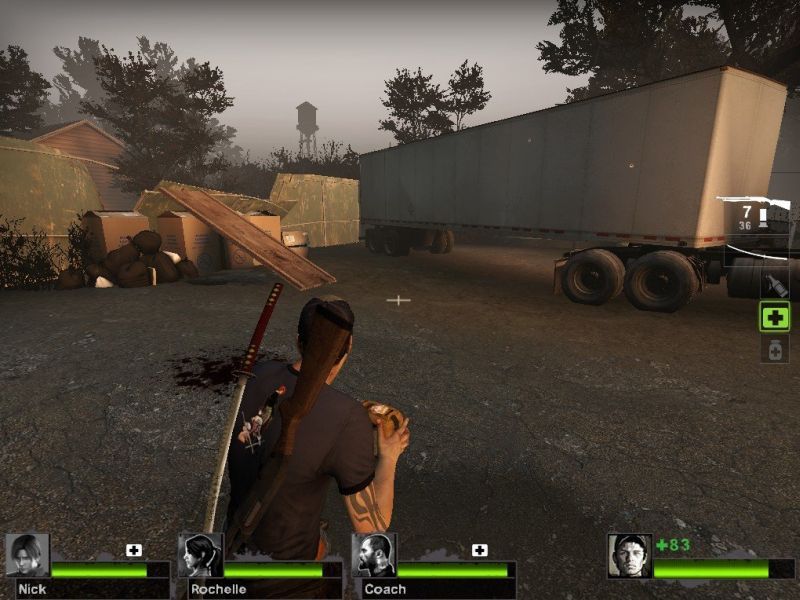The height and width of the screenshot is (600, 800).
Task: Click Rochelle's teammate portrait
Action: pos(200,556)
